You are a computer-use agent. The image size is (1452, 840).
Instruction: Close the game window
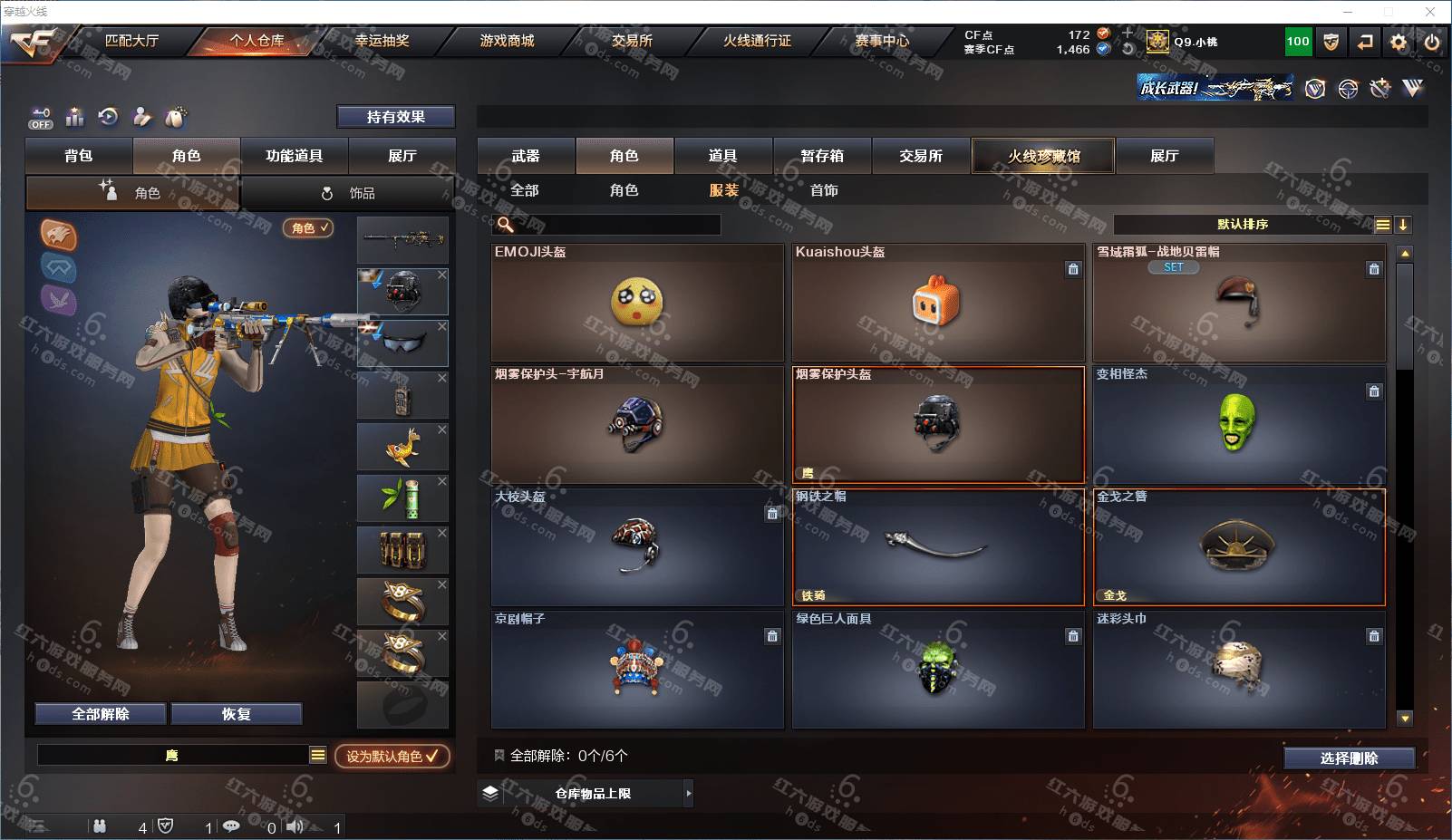[1430, 12]
